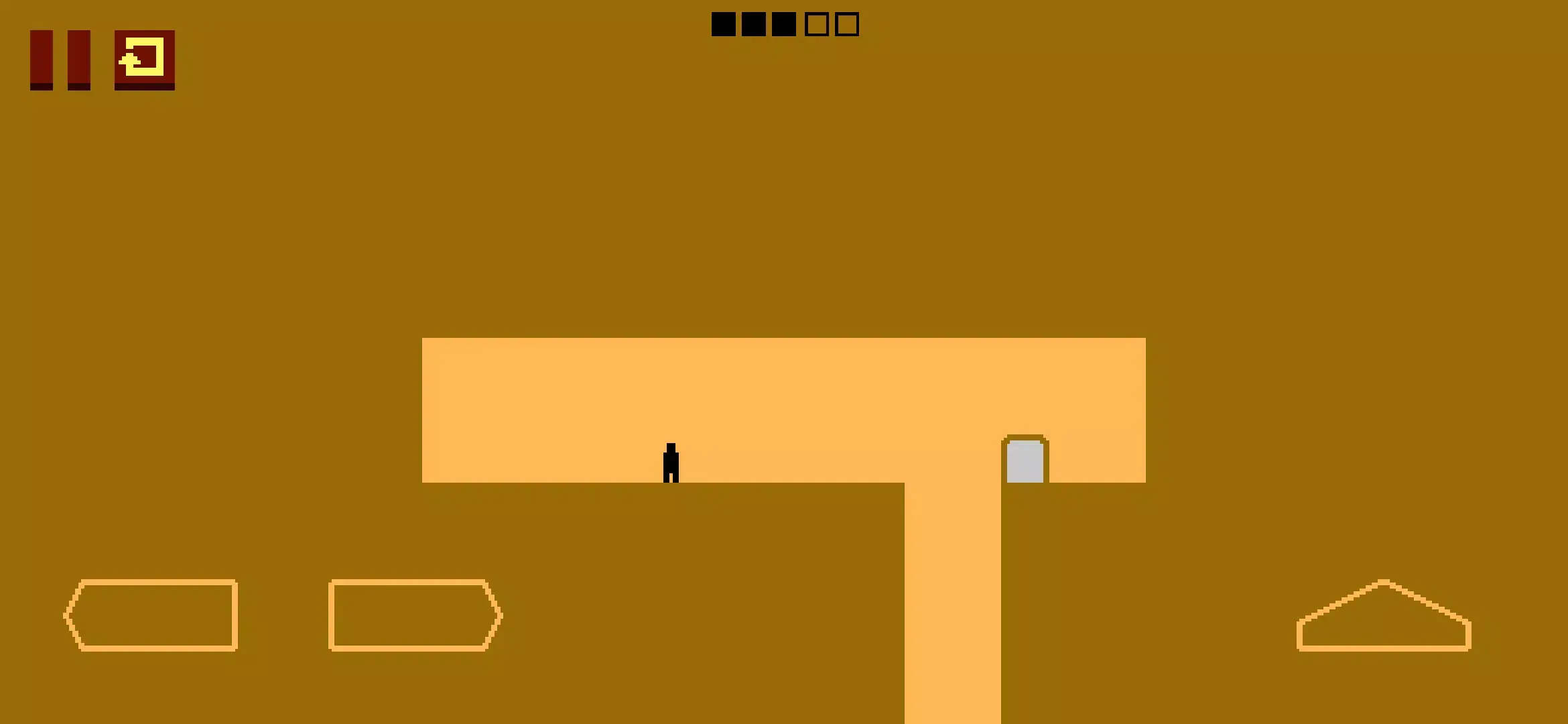The width and height of the screenshot is (1568, 724).
Task: Click the yellow exit arrow inside the restart icon
Action: [142, 60]
